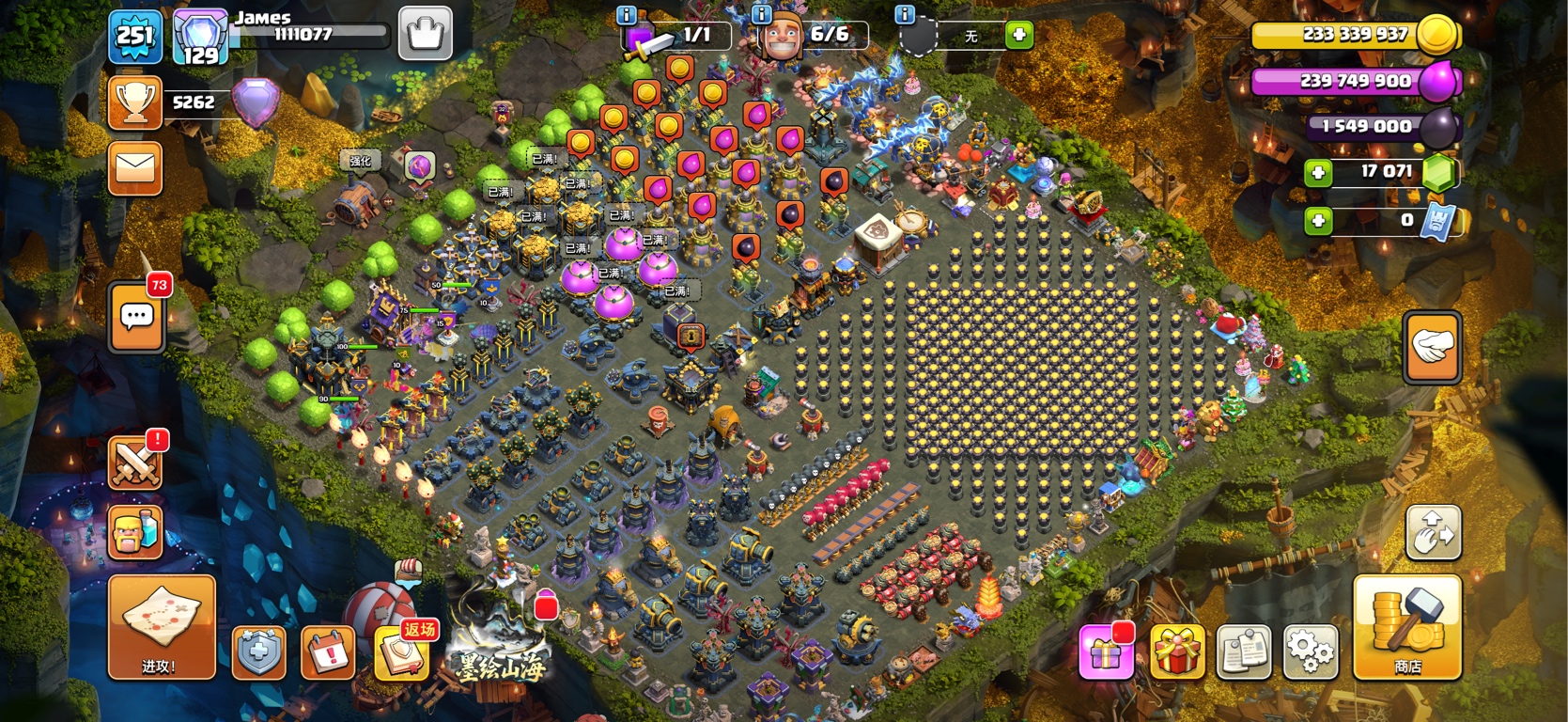Open player profile level 251 badge
1568x722 pixels.
[135, 36]
